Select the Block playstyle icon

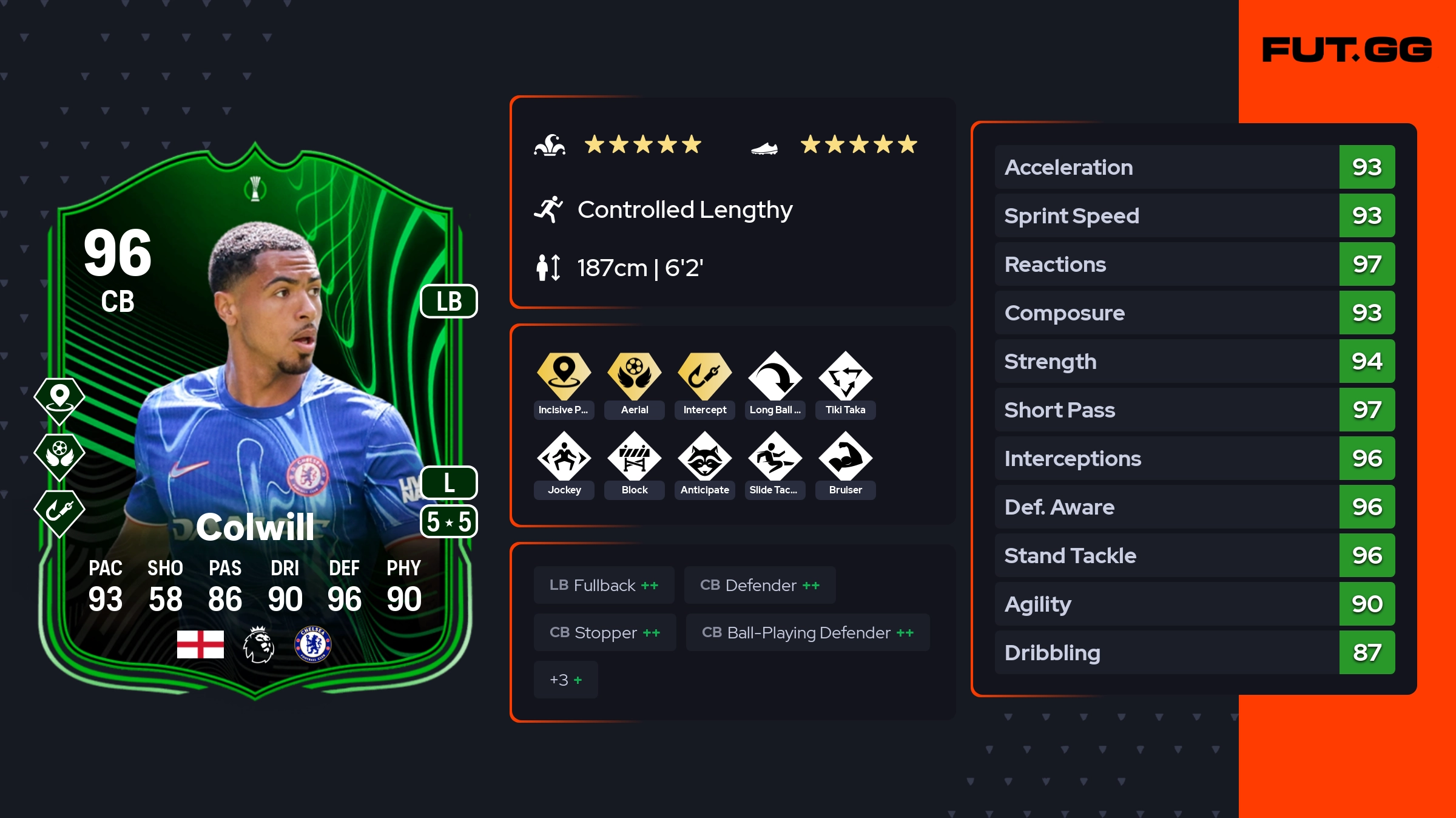[x=635, y=456]
